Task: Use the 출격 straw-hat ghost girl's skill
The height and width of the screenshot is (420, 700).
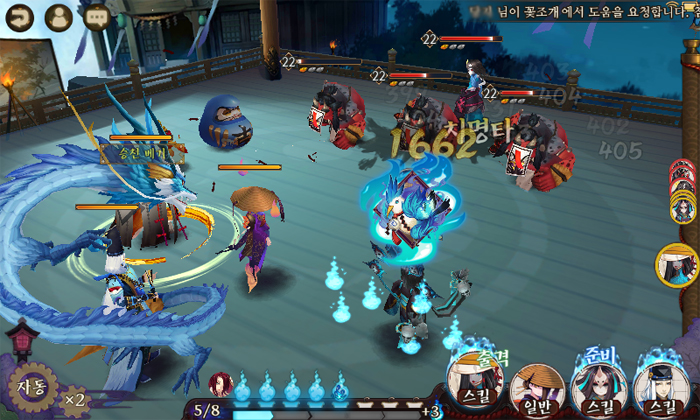Action: (473, 385)
